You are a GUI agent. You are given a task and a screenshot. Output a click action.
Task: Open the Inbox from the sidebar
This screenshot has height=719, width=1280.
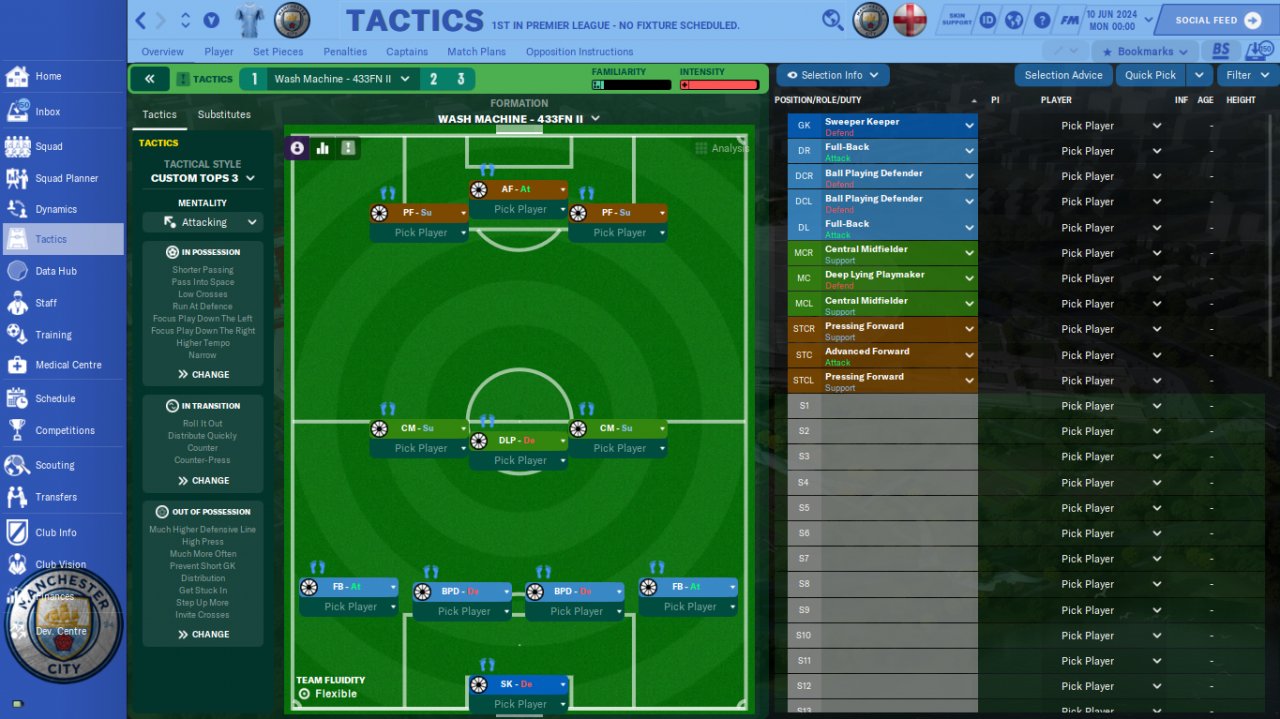[47, 112]
